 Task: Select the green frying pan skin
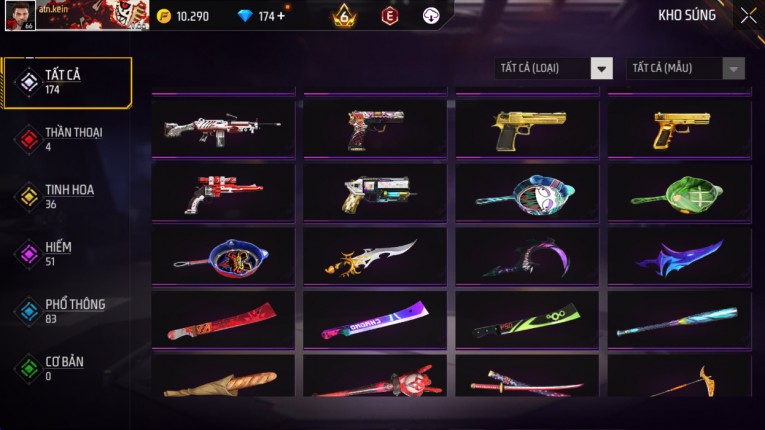[680, 192]
